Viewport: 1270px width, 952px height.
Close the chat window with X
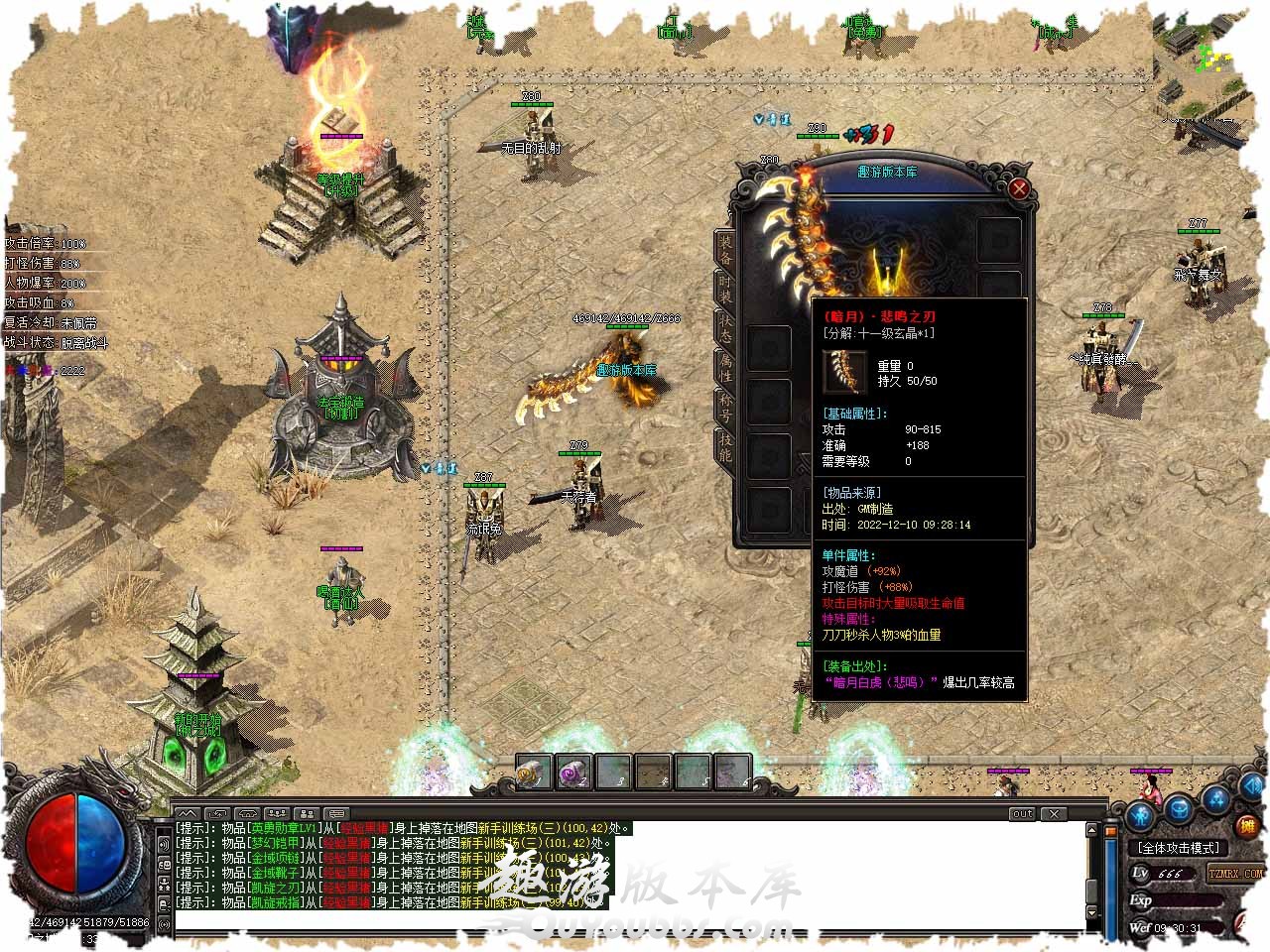(1055, 814)
